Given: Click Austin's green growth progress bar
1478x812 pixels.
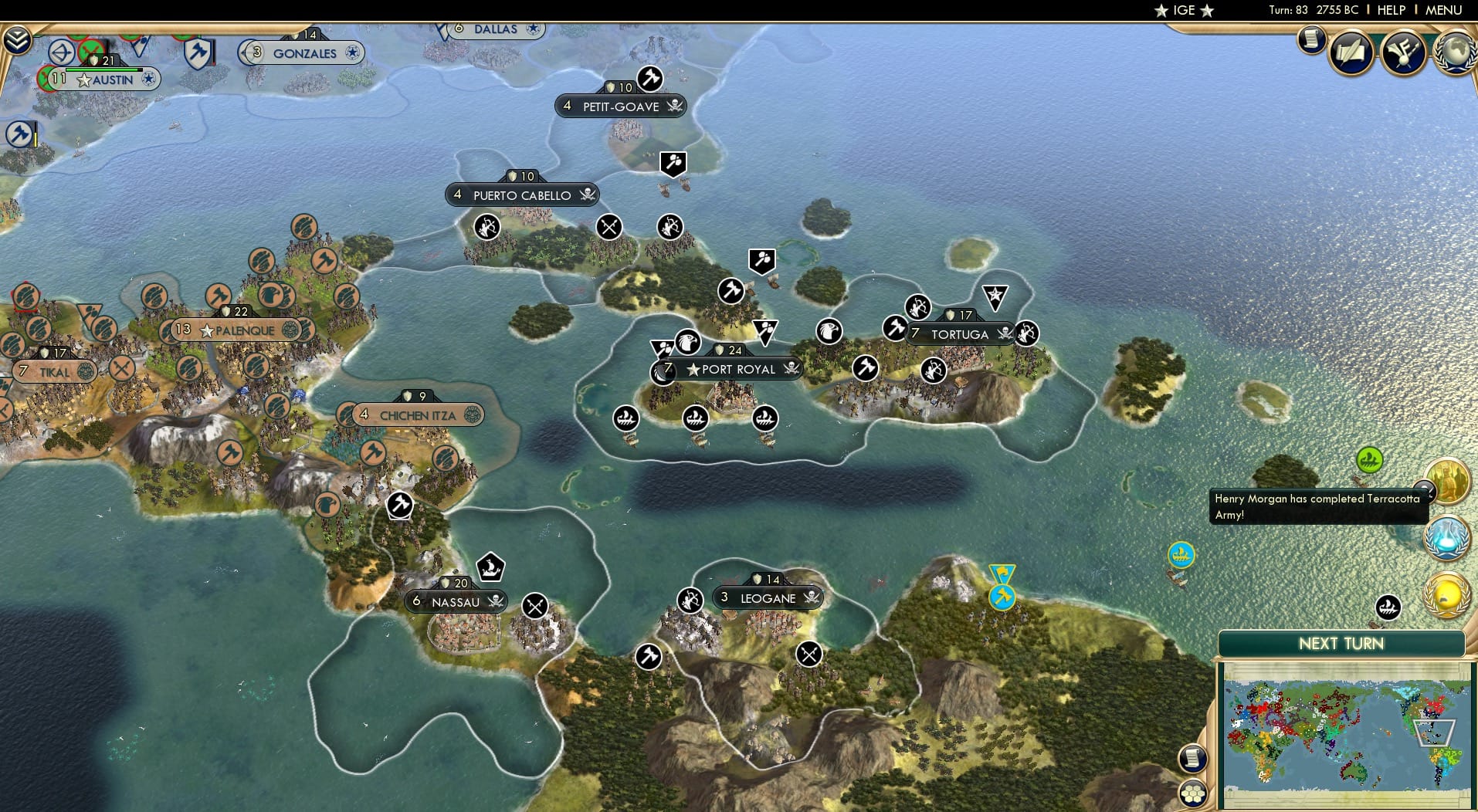Looking at the screenshot, I should point(101,69).
